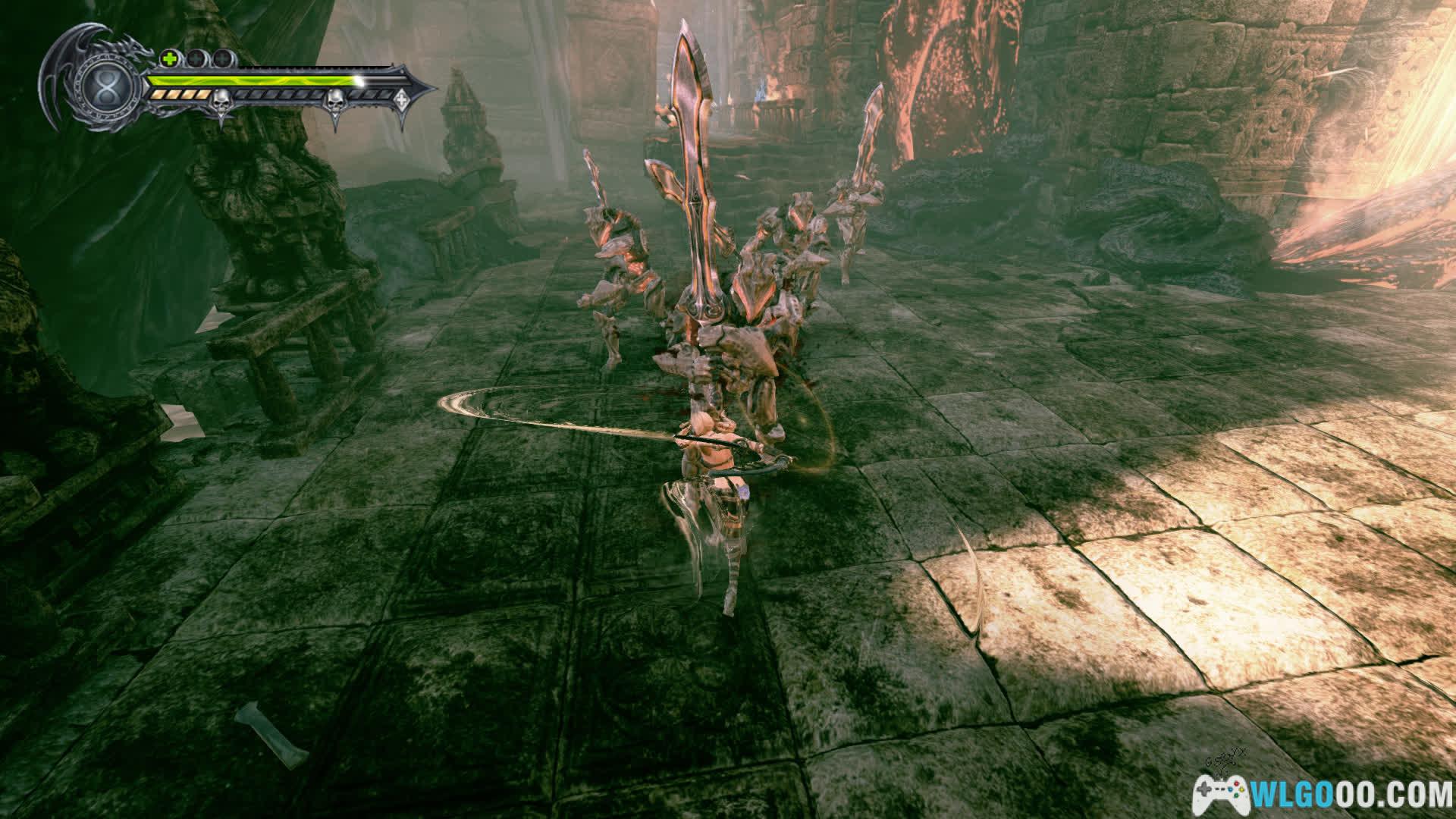
Task: Click the white diamond cross icon
Action: click(400, 98)
